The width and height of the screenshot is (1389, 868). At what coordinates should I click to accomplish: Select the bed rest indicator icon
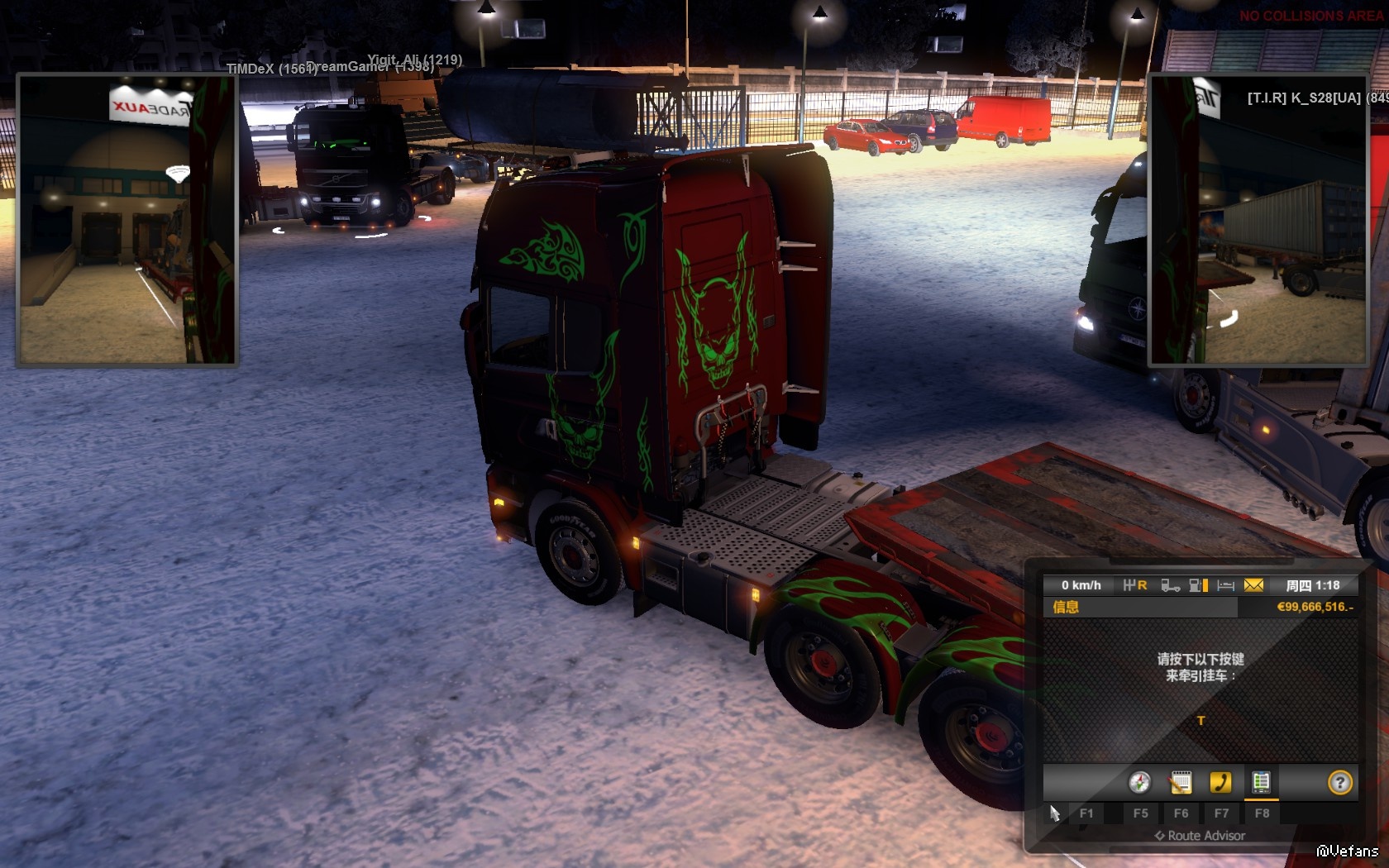[1225, 585]
